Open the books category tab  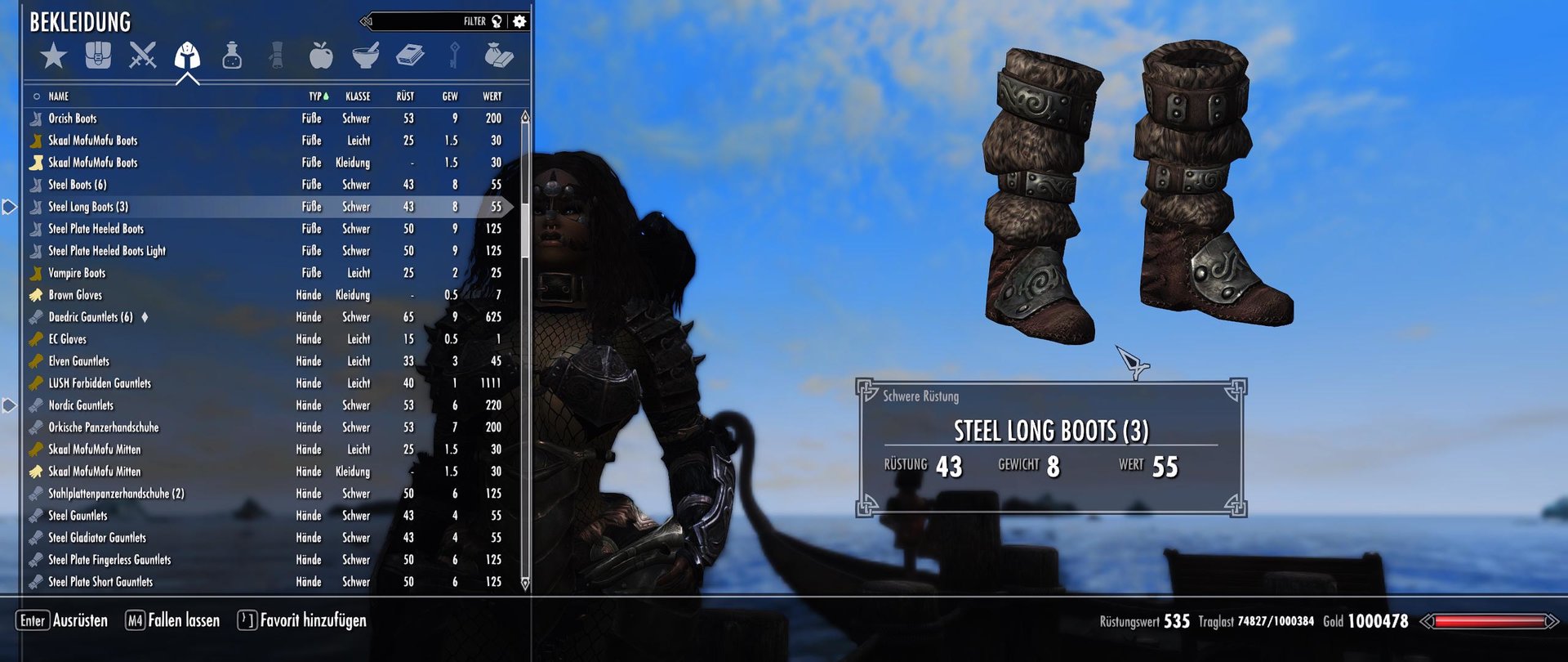pos(410,56)
